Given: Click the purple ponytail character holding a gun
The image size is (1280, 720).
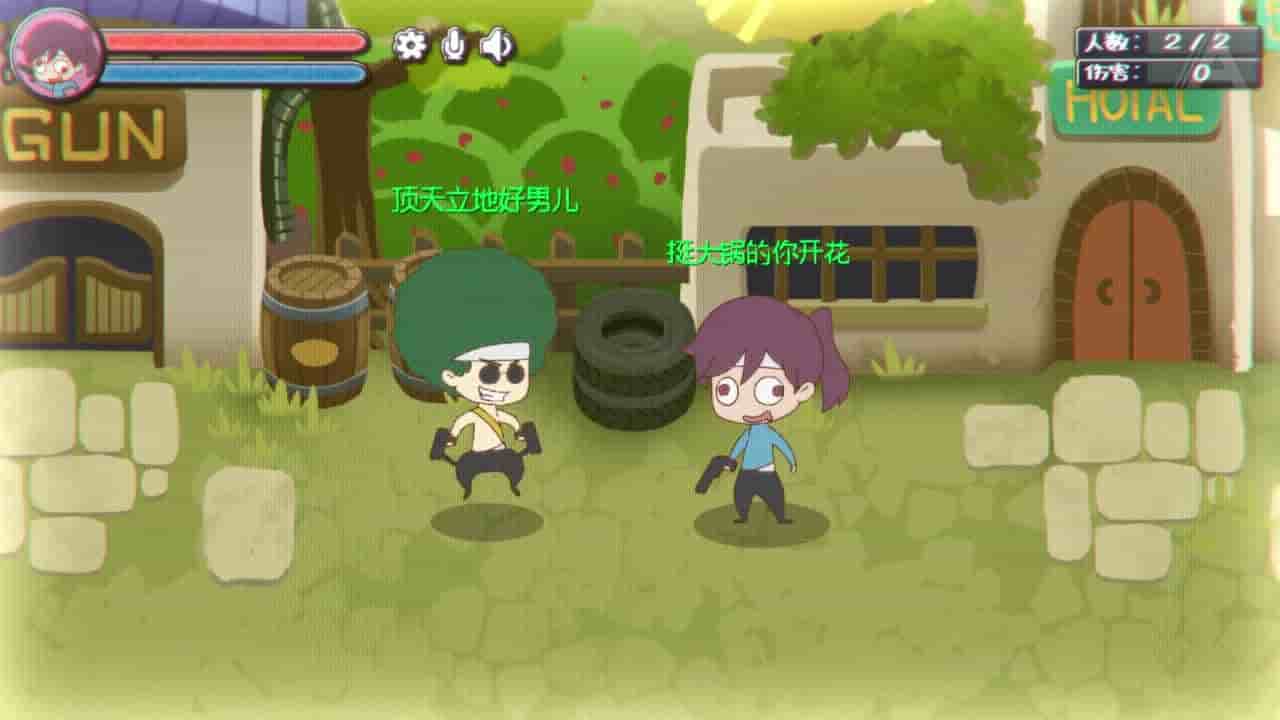Looking at the screenshot, I should coord(760,410).
